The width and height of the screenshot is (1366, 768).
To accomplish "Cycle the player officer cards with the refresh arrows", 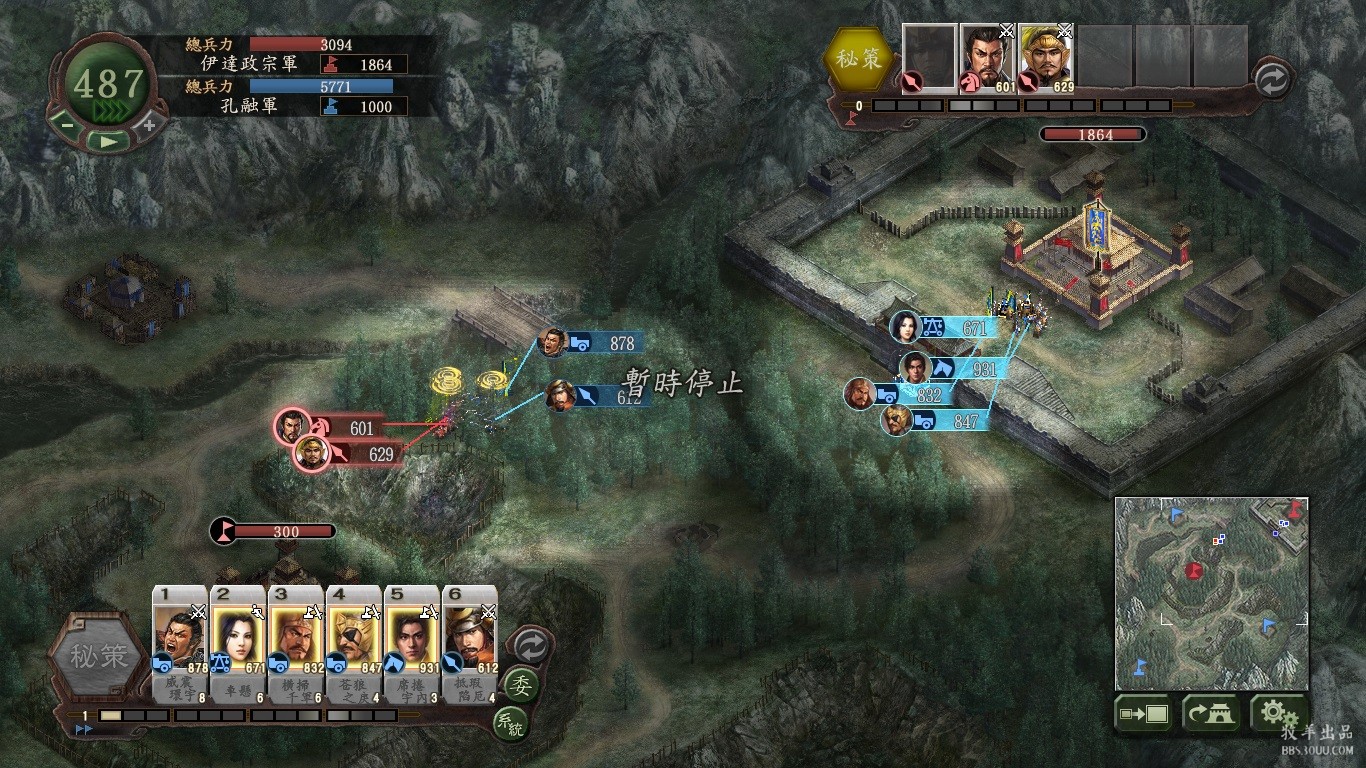I will coord(530,647).
